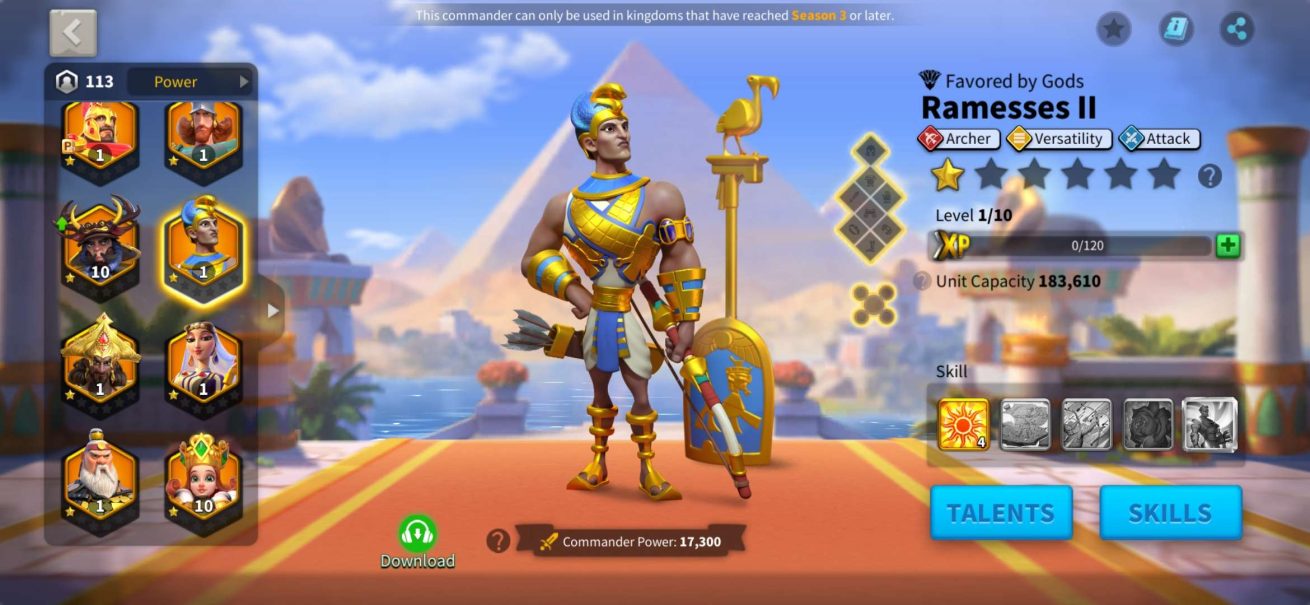This screenshot has height=605, width=1310.
Task: Click the star favorite button
Action: tap(1113, 28)
